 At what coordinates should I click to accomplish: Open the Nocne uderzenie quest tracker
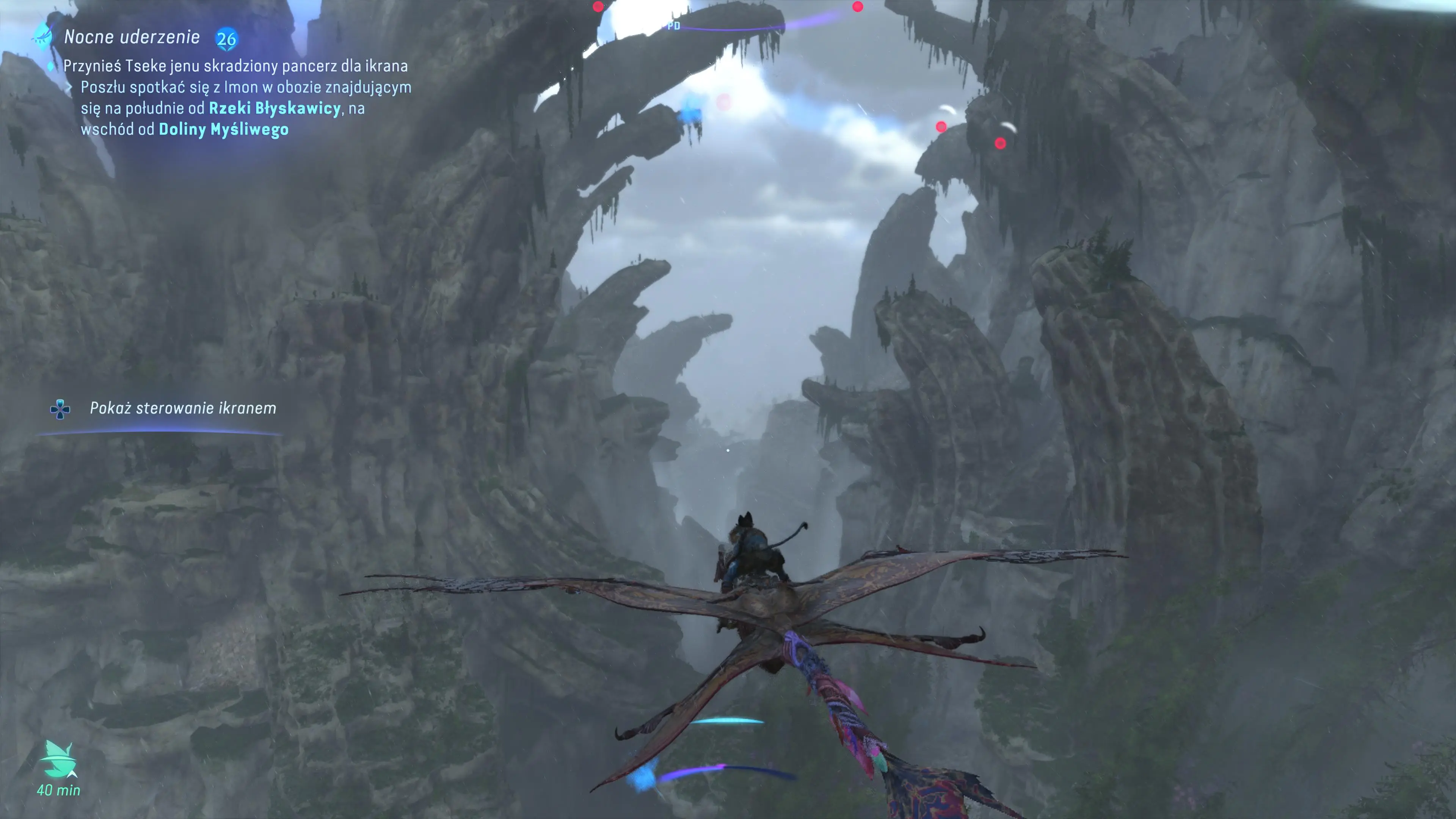[x=131, y=37]
